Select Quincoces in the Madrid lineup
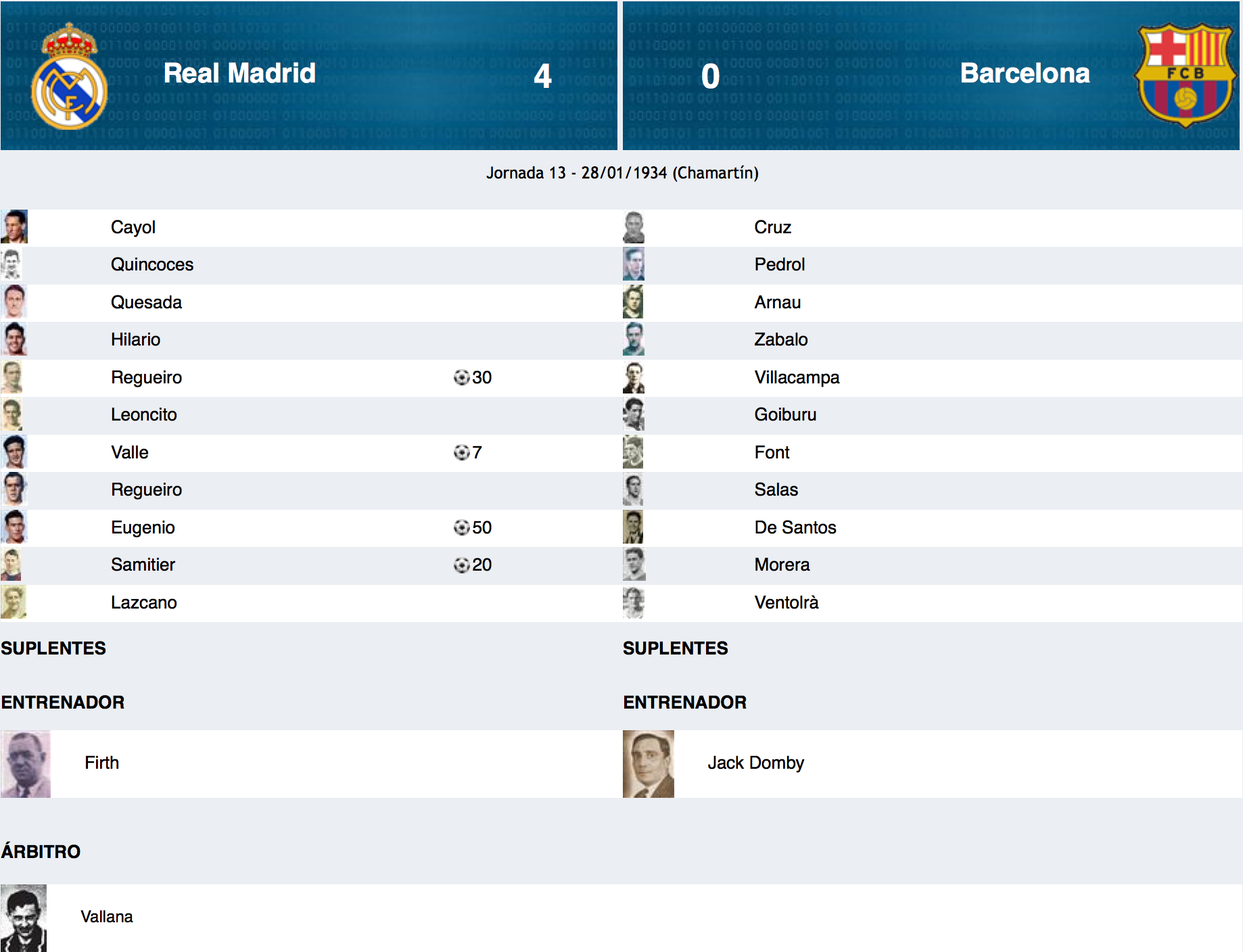The image size is (1243, 952). 152,265
